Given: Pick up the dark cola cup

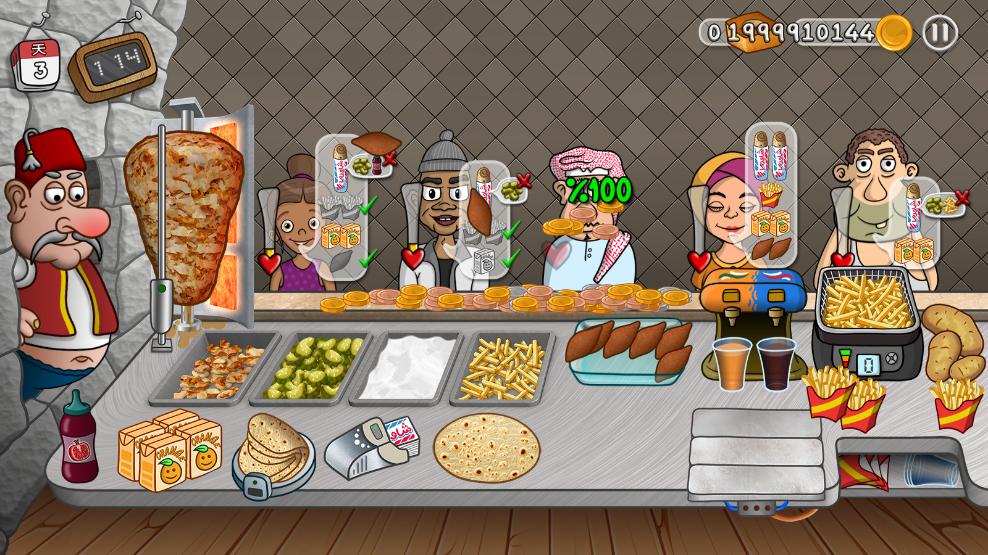Looking at the screenshot, I should [x=776, y=362].
